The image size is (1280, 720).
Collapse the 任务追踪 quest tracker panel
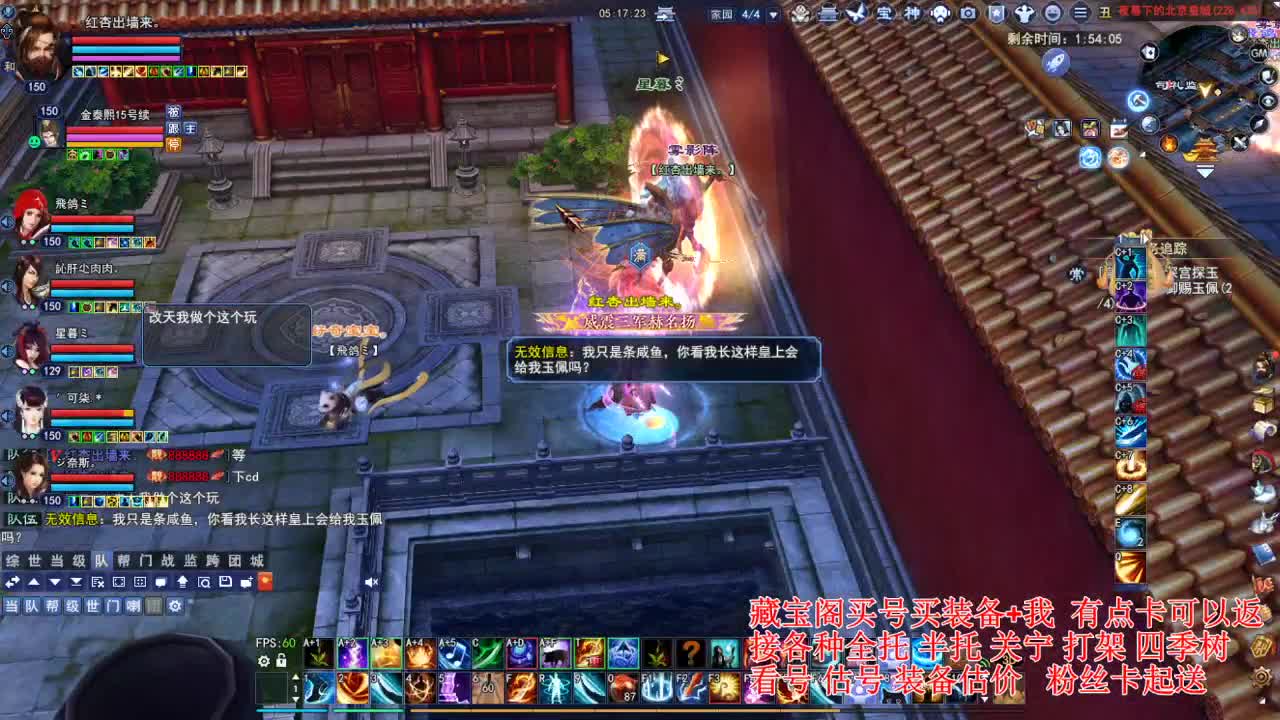(1146, 238)
